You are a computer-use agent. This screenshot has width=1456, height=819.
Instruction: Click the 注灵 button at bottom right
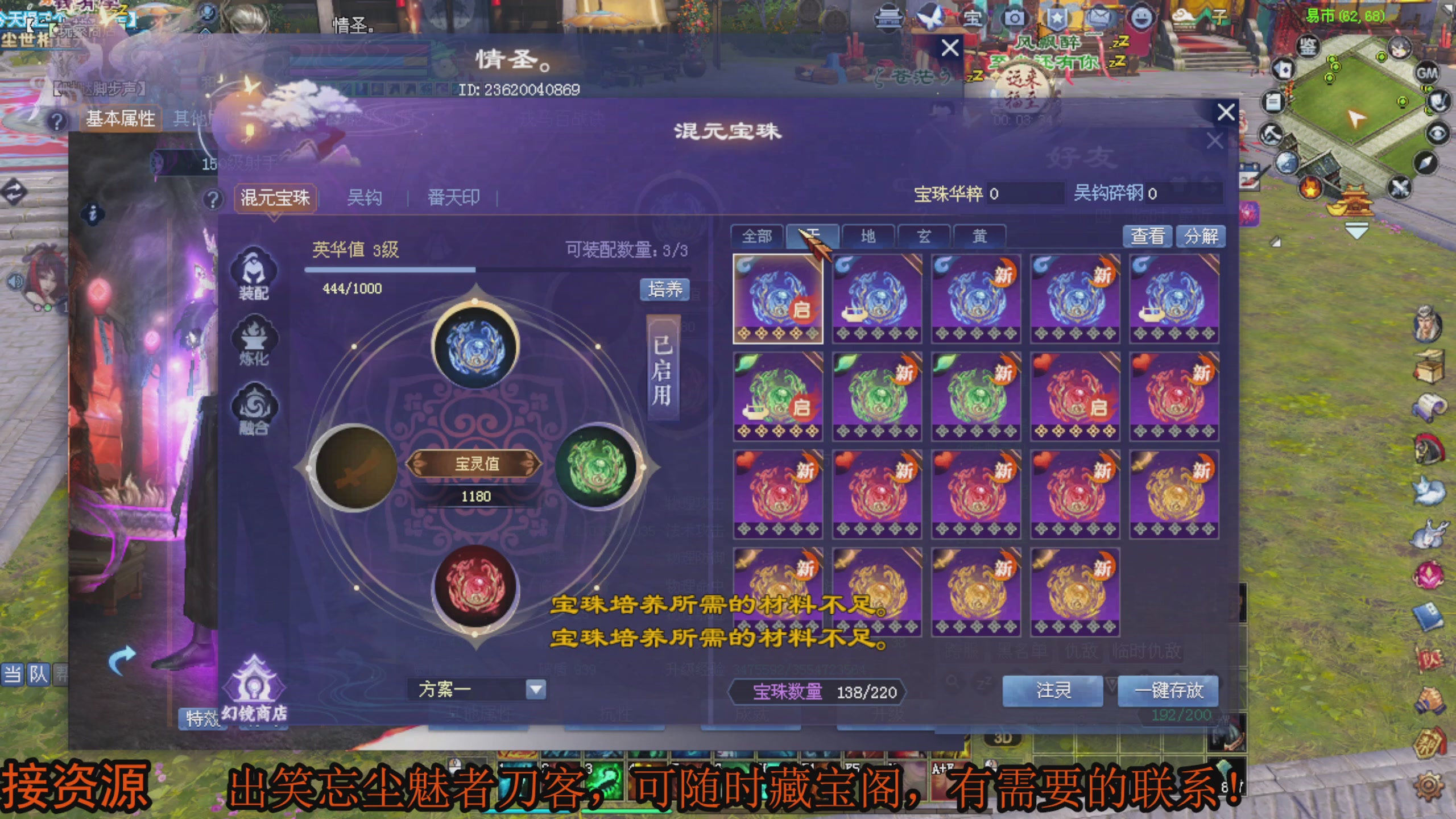1052,690
